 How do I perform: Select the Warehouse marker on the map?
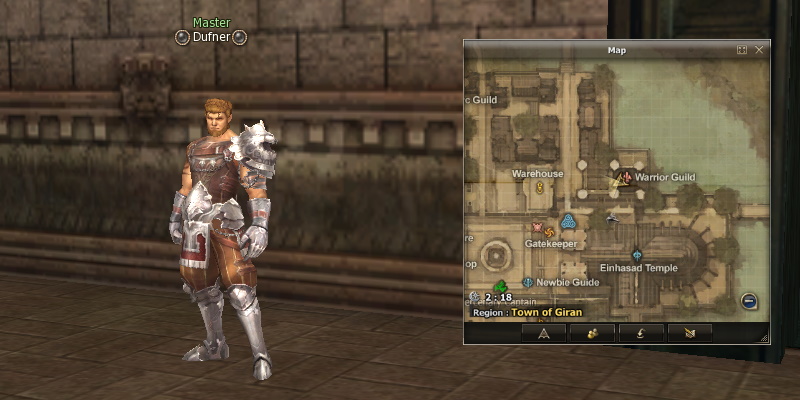539,187
